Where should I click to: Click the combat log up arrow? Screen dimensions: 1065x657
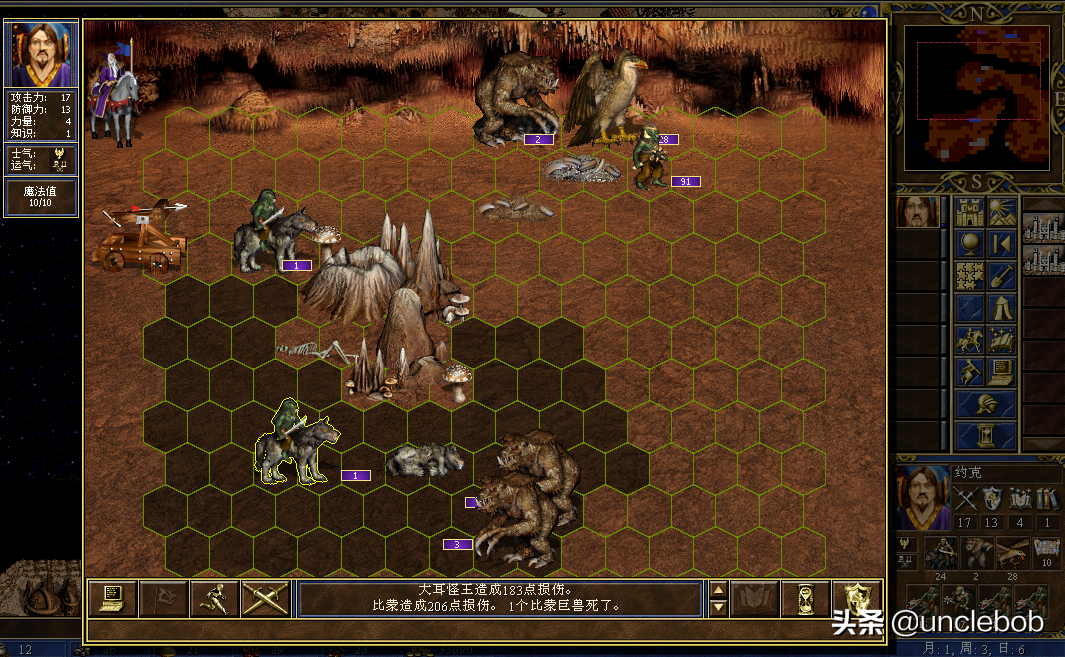point(717,589)
